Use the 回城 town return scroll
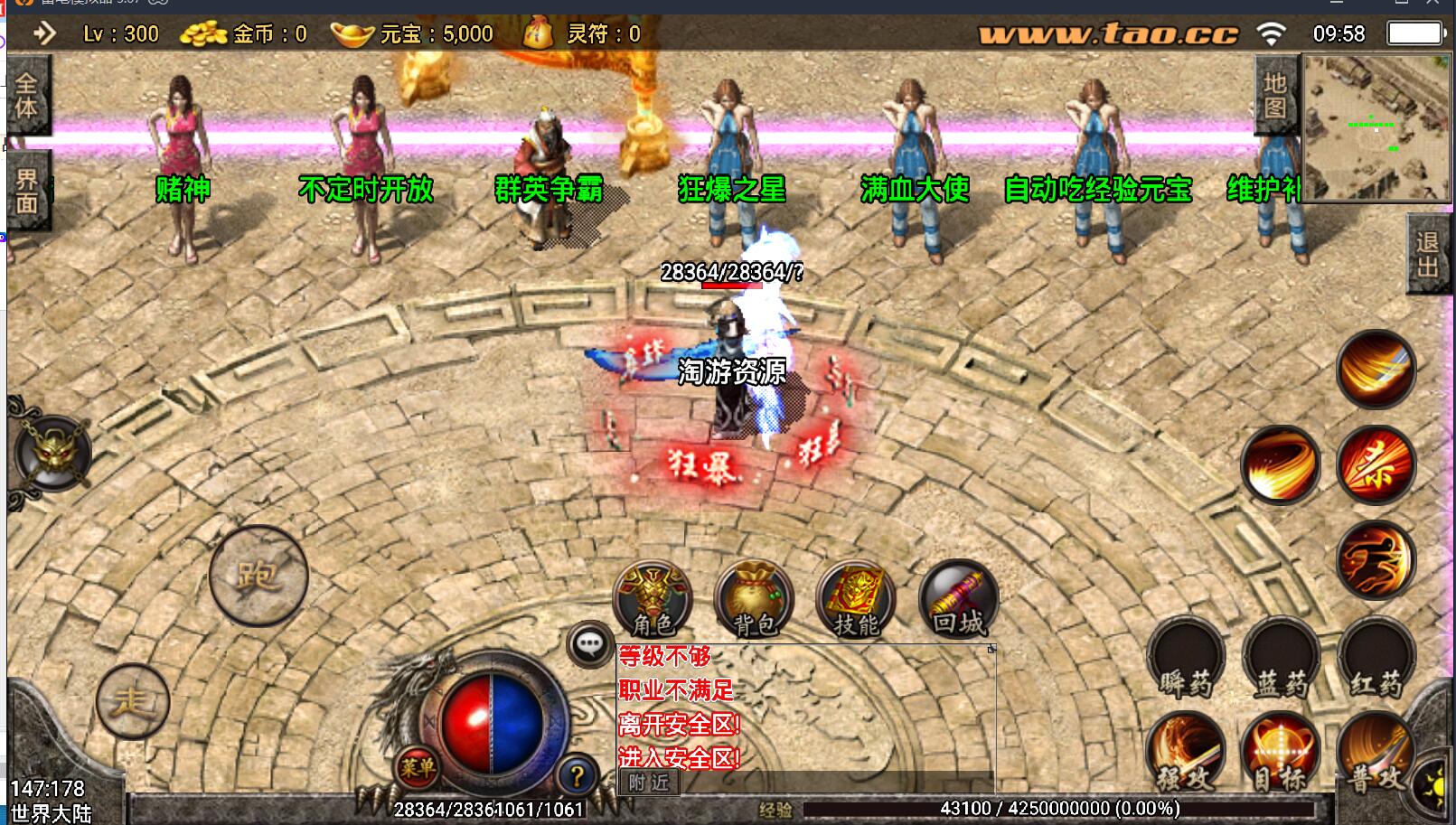 coord(958,598)
